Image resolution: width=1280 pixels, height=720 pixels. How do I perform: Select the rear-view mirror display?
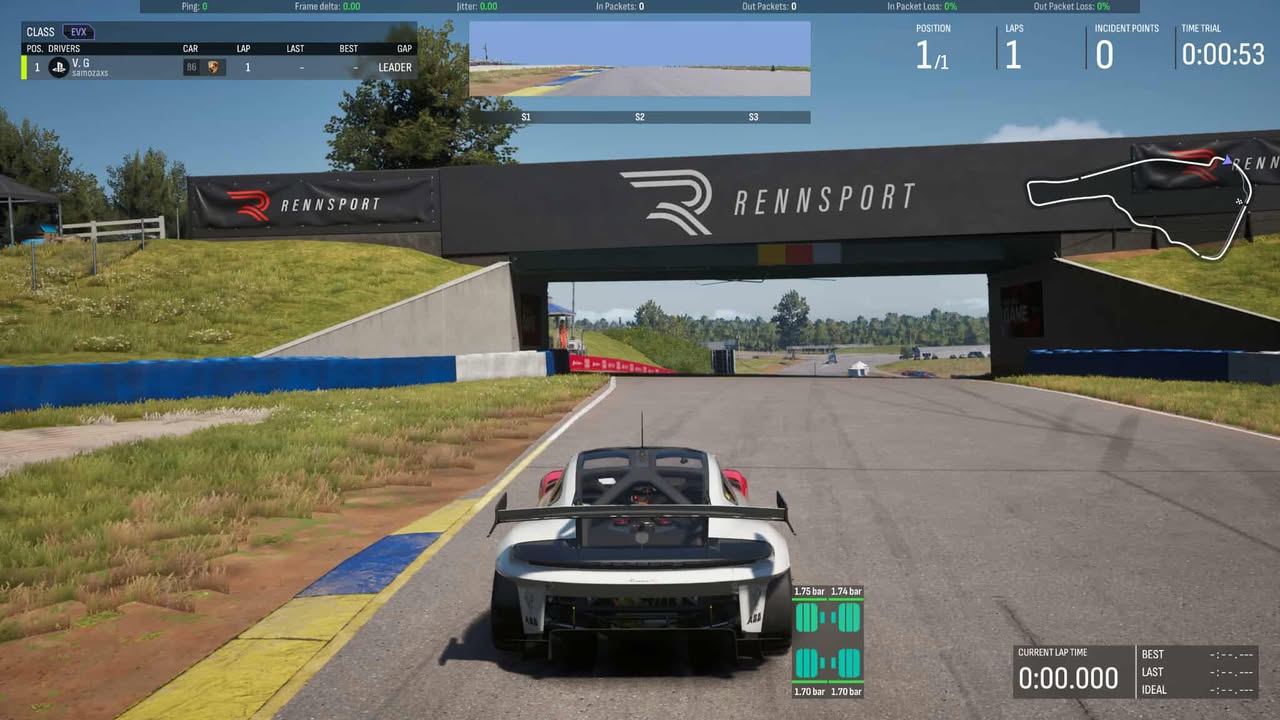point(639,59)
